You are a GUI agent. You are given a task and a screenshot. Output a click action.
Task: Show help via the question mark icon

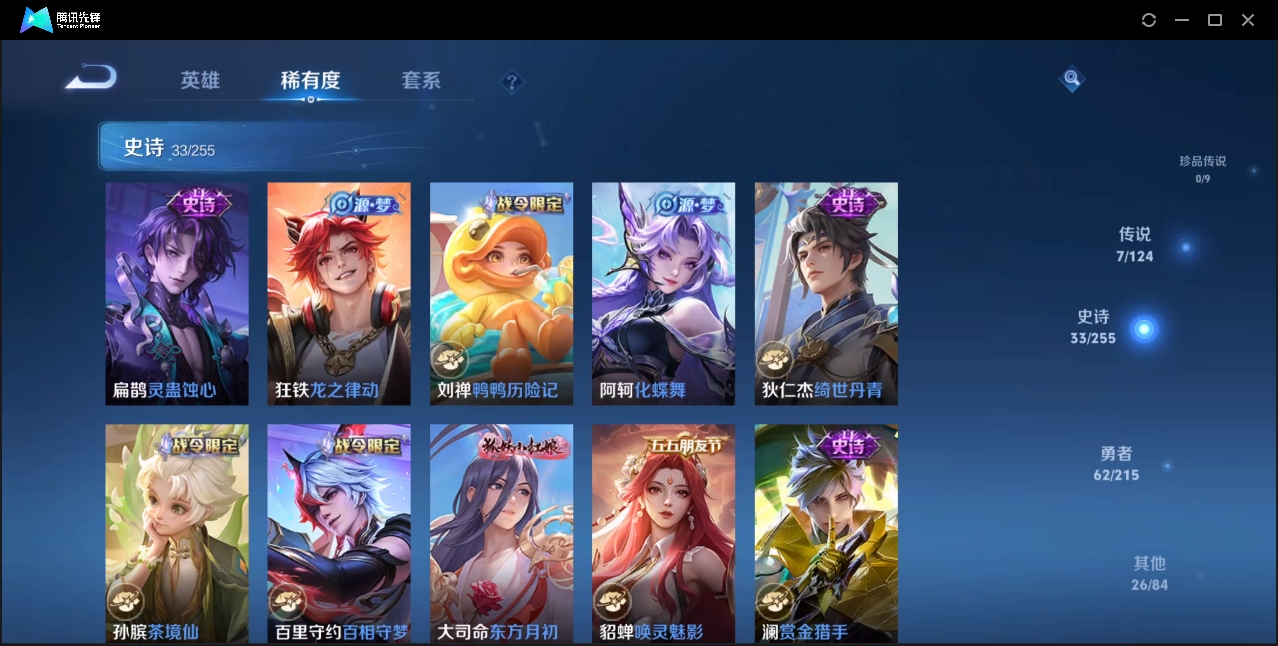[511, 82]
